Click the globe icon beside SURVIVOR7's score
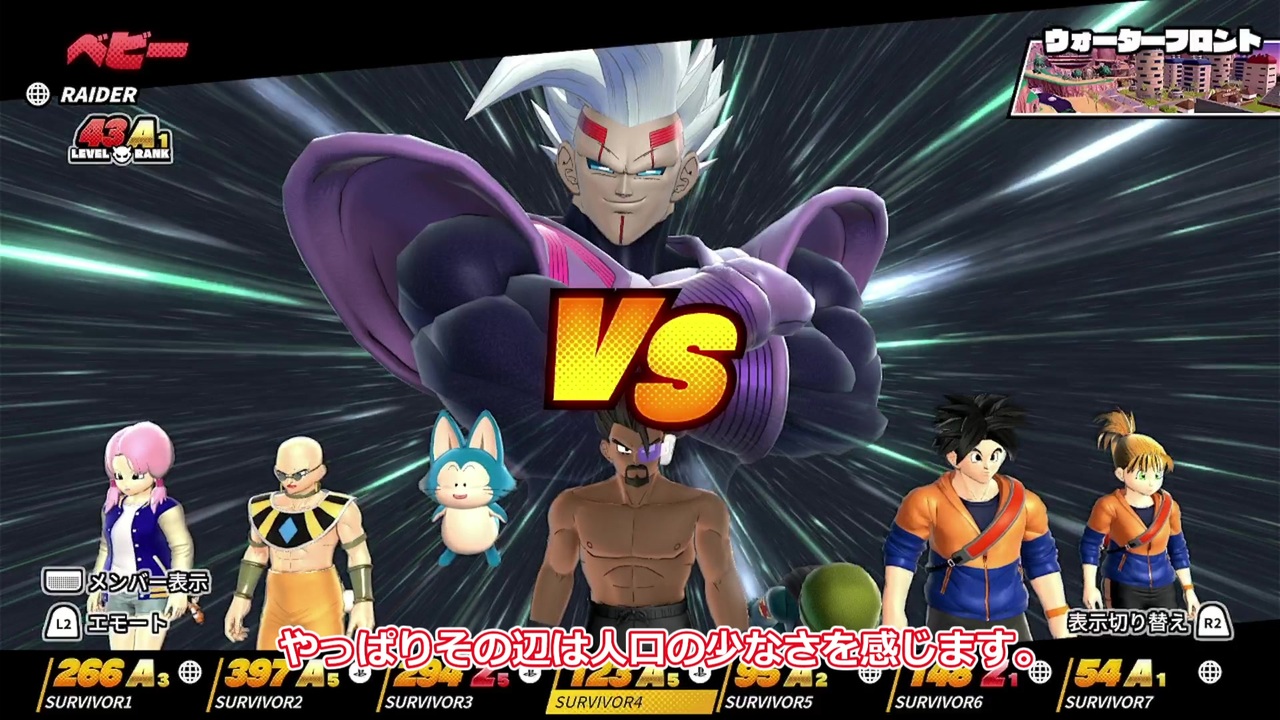1280x720 pixels. coord(1210,672)
